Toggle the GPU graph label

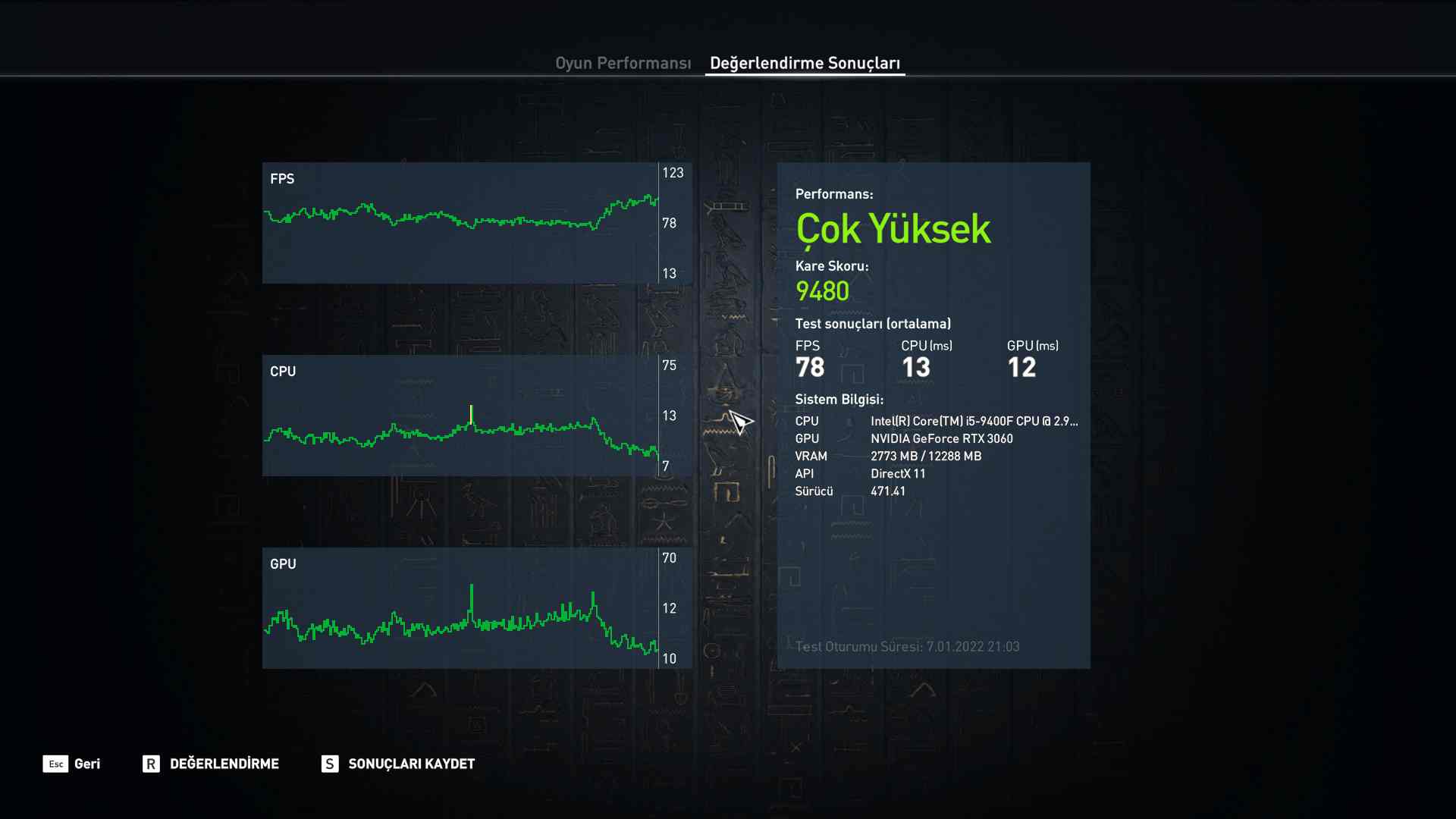(282, 563)
